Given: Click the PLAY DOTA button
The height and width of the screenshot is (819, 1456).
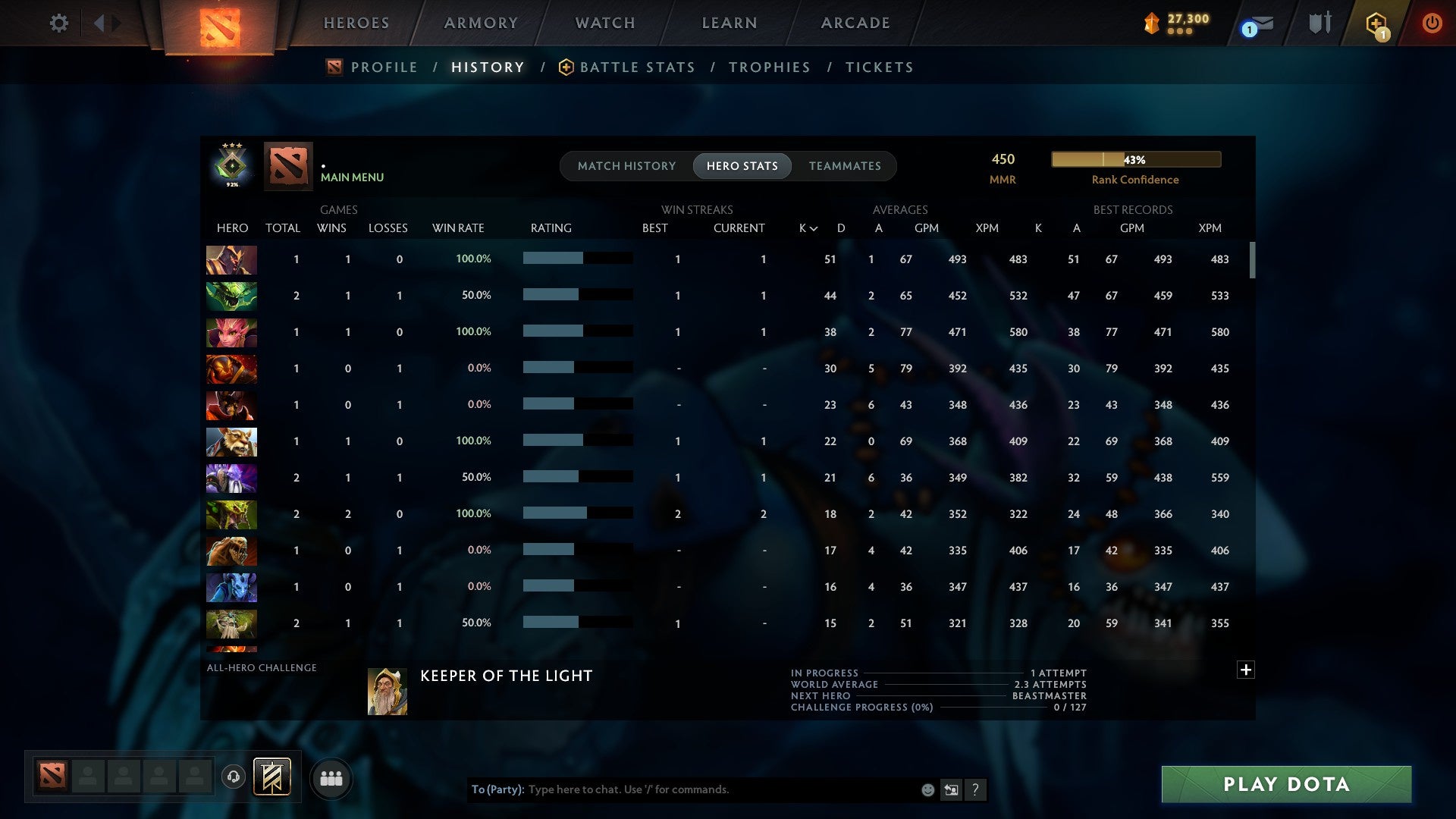Looking at the screenshot, I should pyautogui.click(x=1285, y=785).
